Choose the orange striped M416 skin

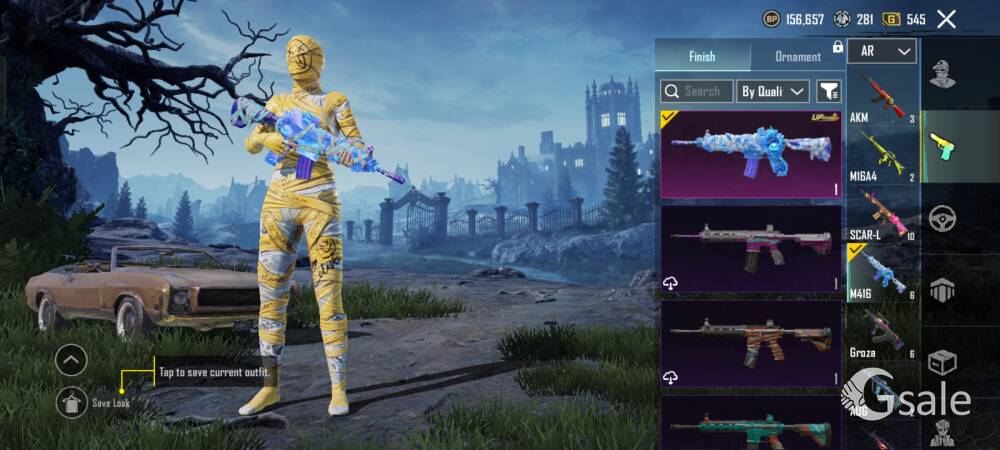(750, 343)
